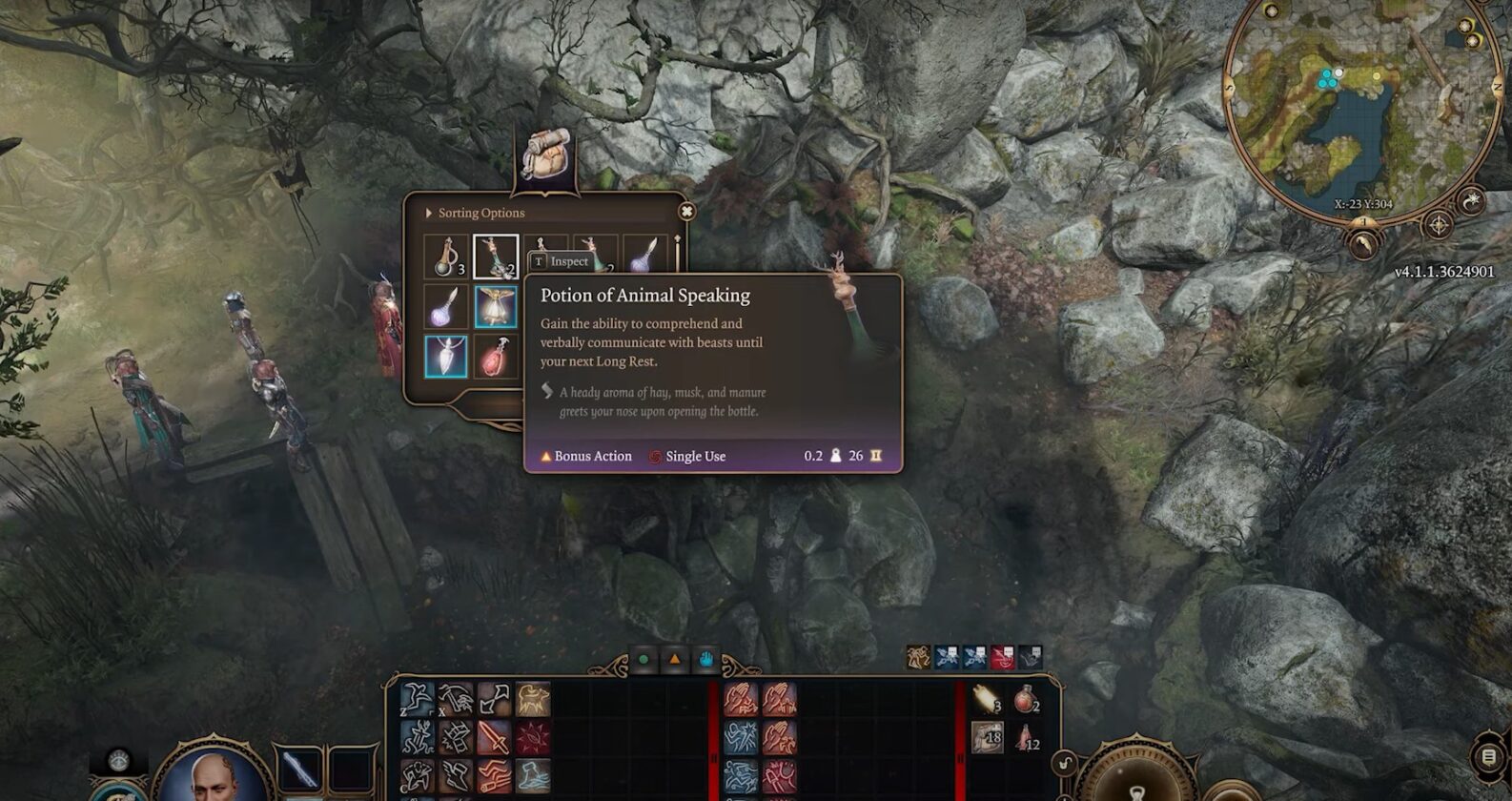Click the compass button below the minimap
1512x801 pixels.
coord(1438,226)
